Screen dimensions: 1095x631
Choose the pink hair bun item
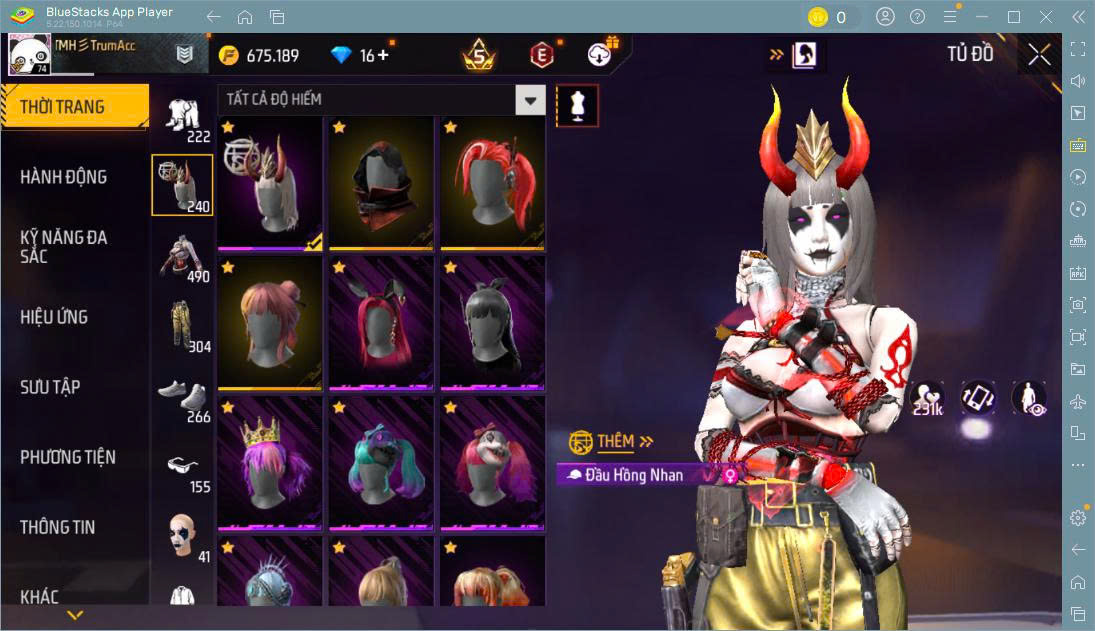(x=269, y=323)
